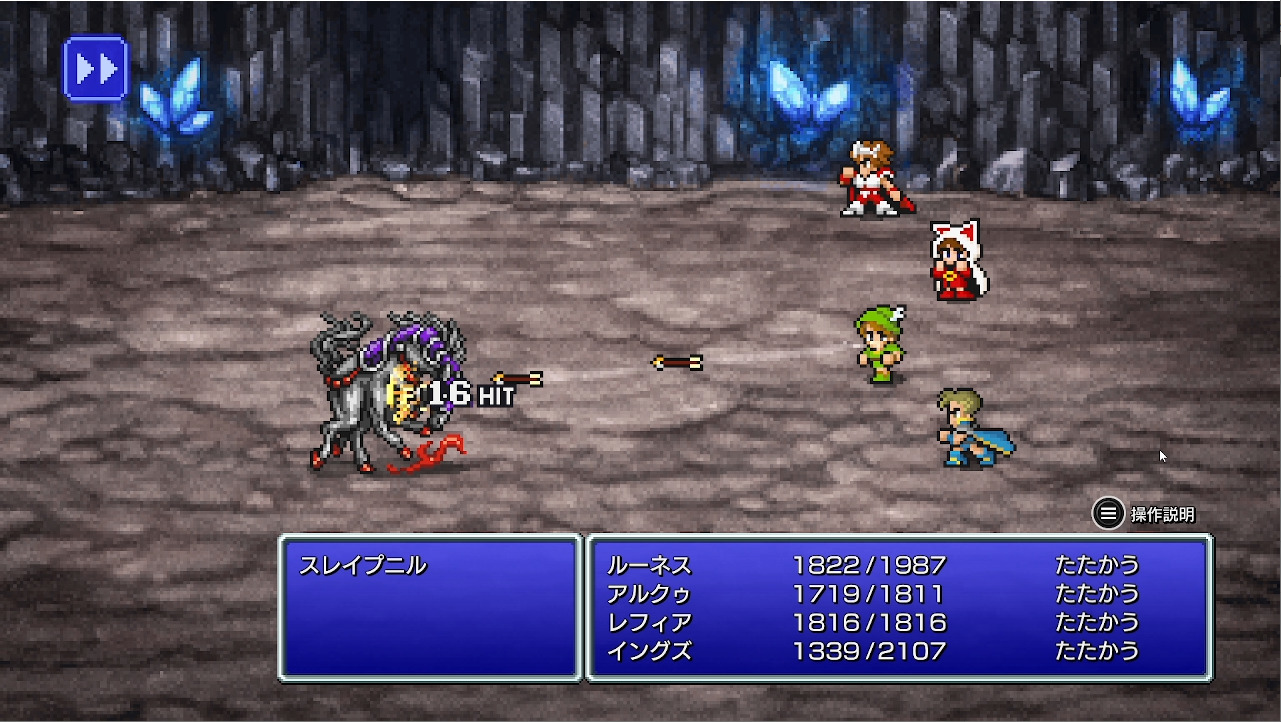Click Ingus's HP value 1339/2107

tap(868, 648)
